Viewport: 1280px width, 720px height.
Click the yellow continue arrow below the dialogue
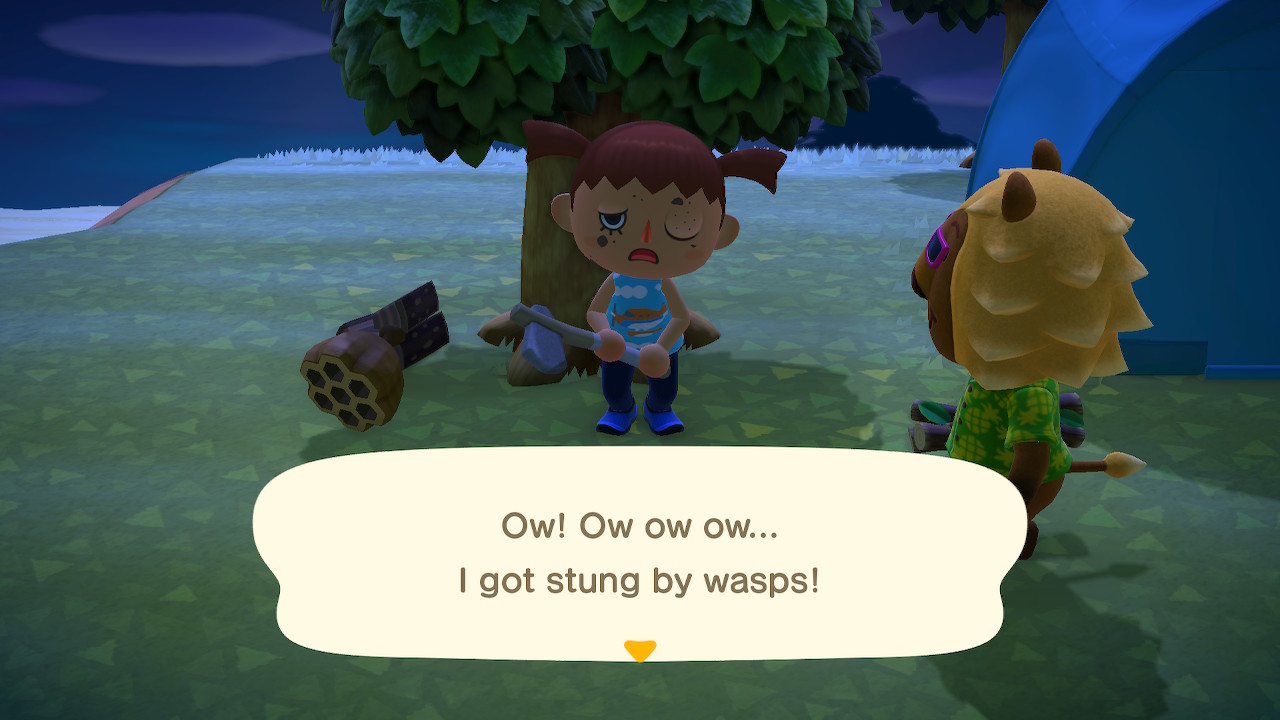click(x=640, y=646)
